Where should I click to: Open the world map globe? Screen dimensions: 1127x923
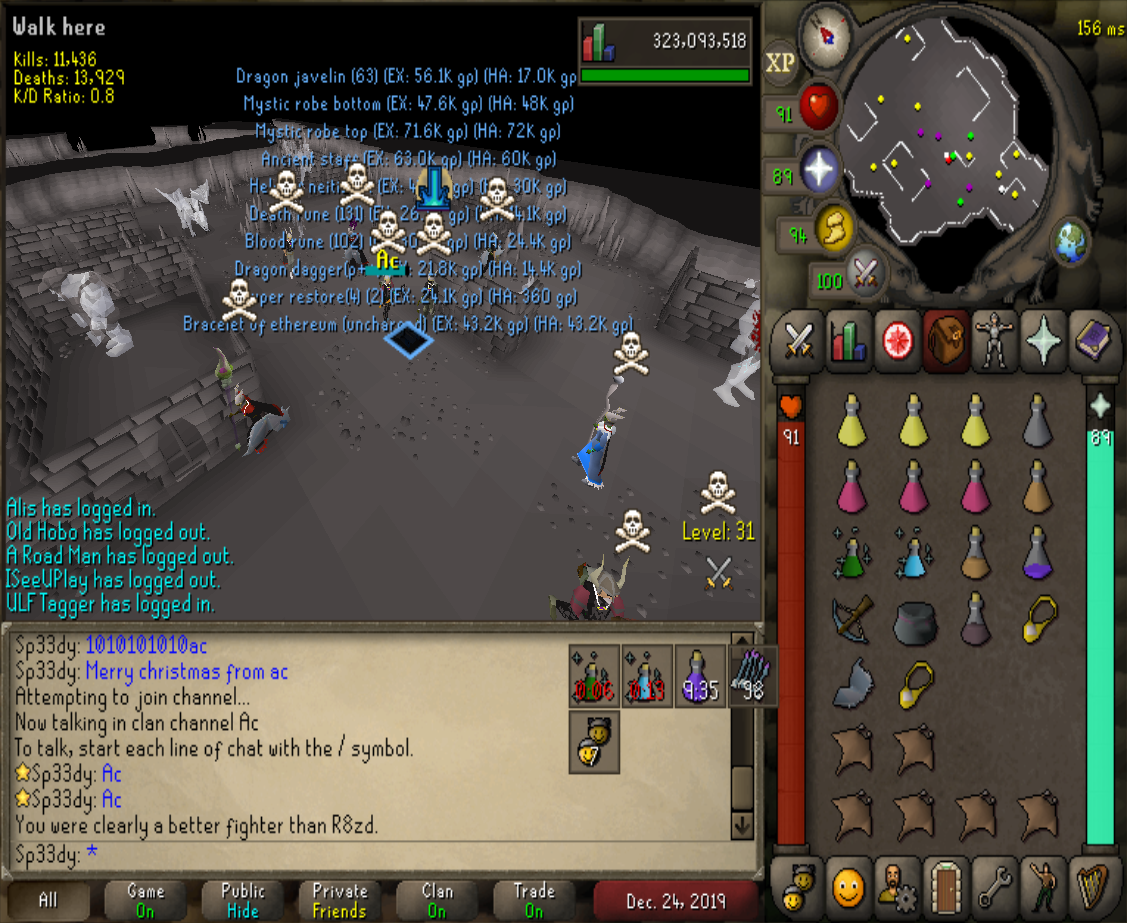pyautogui.click(x=1070, y=240)
